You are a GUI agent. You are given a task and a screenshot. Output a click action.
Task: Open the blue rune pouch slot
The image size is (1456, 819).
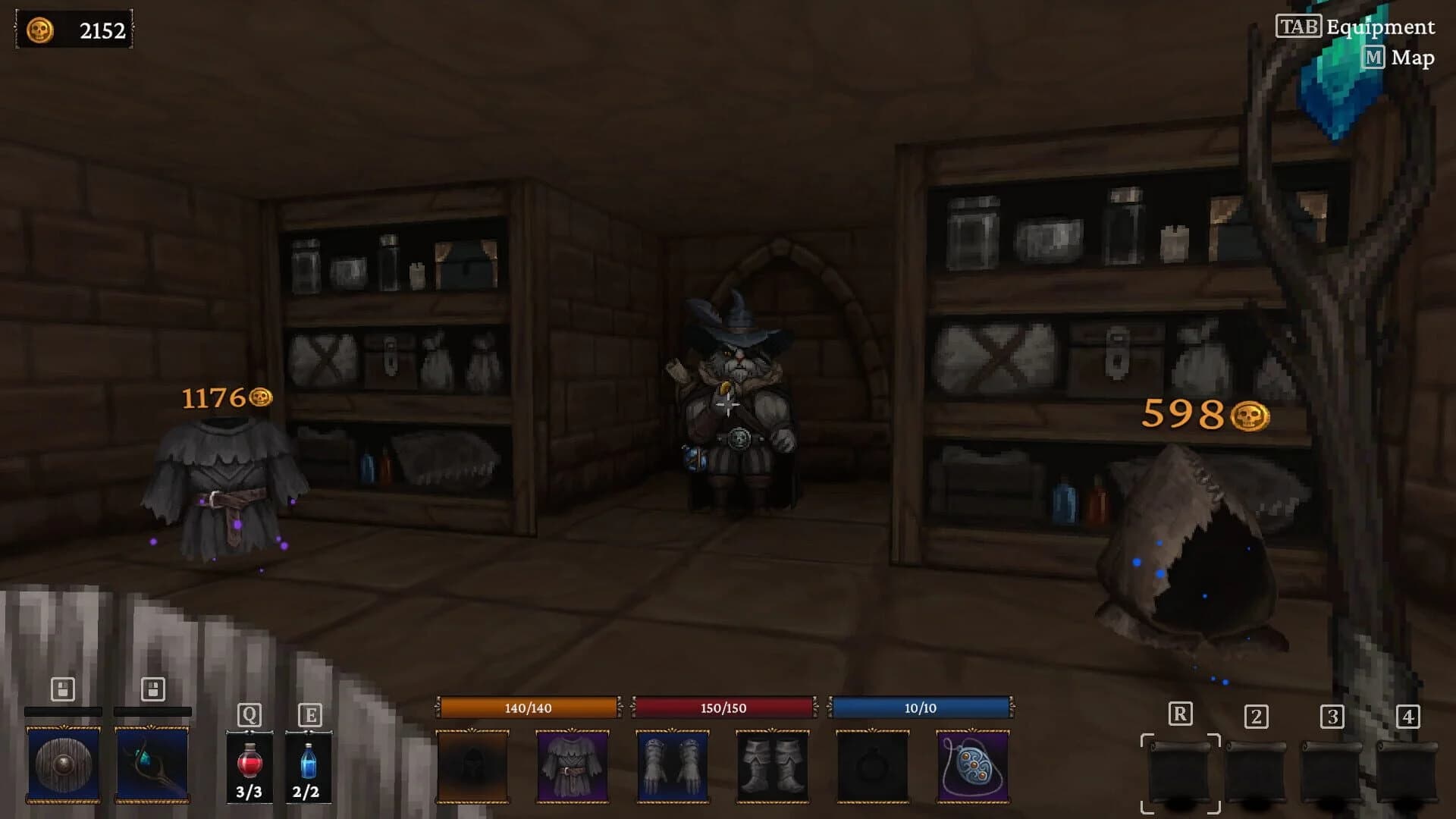point(974,767)
